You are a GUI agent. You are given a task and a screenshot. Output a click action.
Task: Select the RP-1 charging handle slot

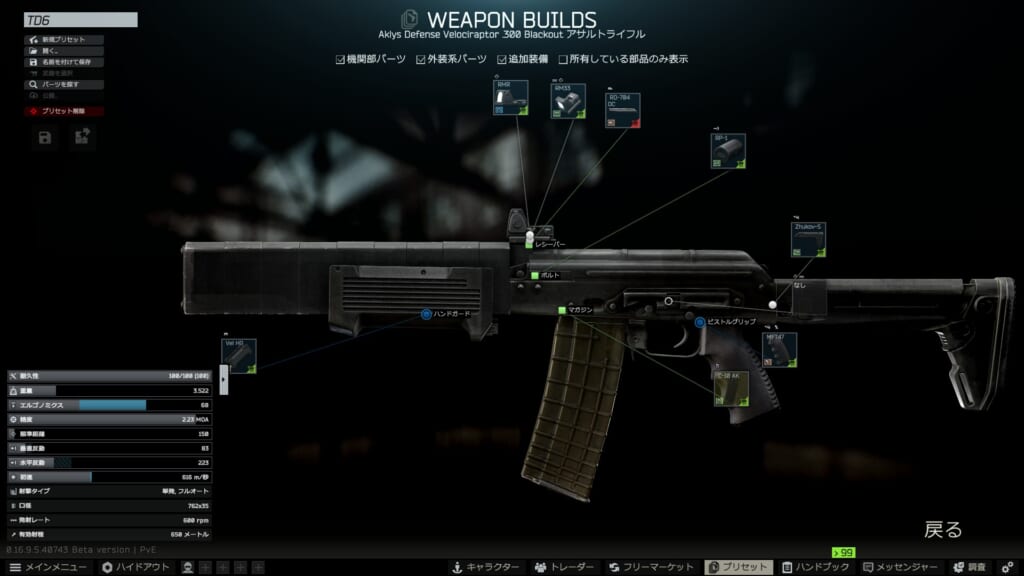728,151
